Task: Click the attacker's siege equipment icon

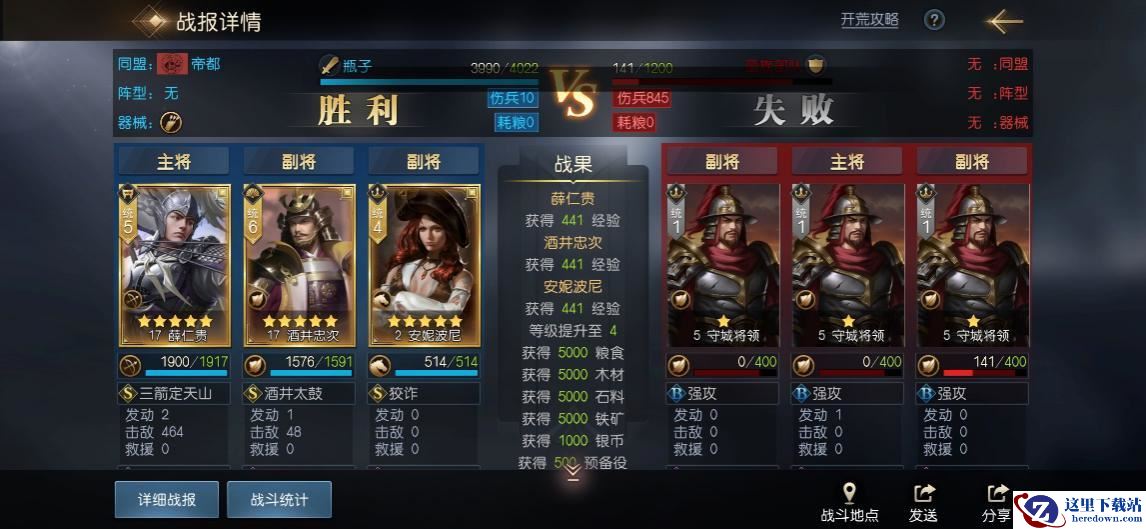Action: click(x=171, y=122)
